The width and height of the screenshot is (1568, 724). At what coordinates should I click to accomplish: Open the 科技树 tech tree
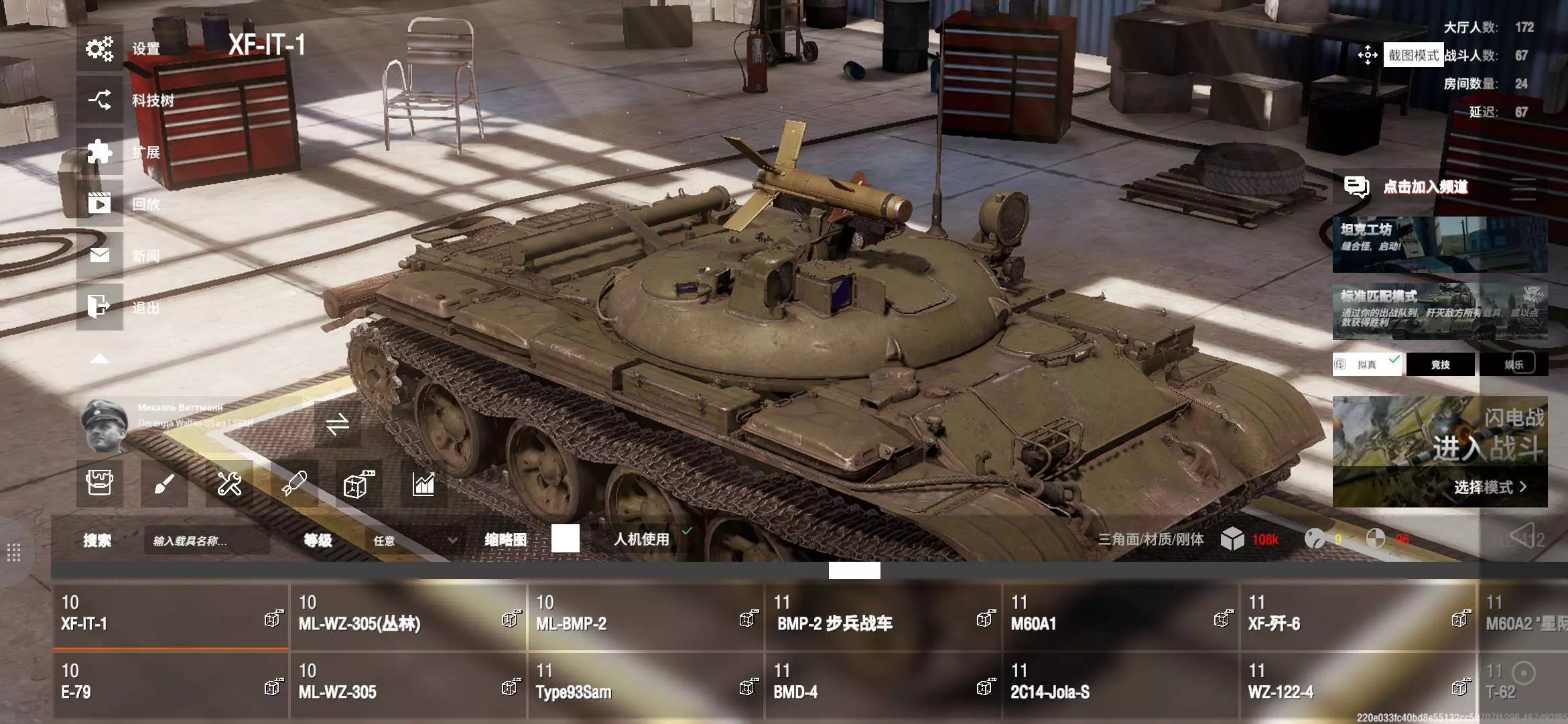[101, 101]
